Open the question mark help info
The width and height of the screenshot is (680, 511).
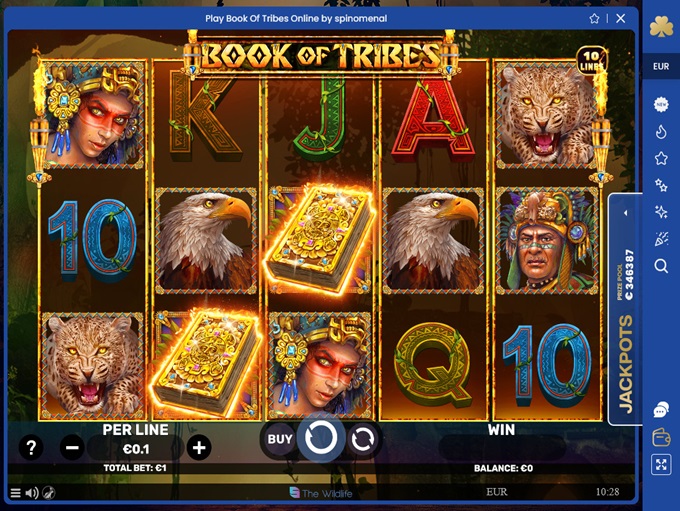31,447
